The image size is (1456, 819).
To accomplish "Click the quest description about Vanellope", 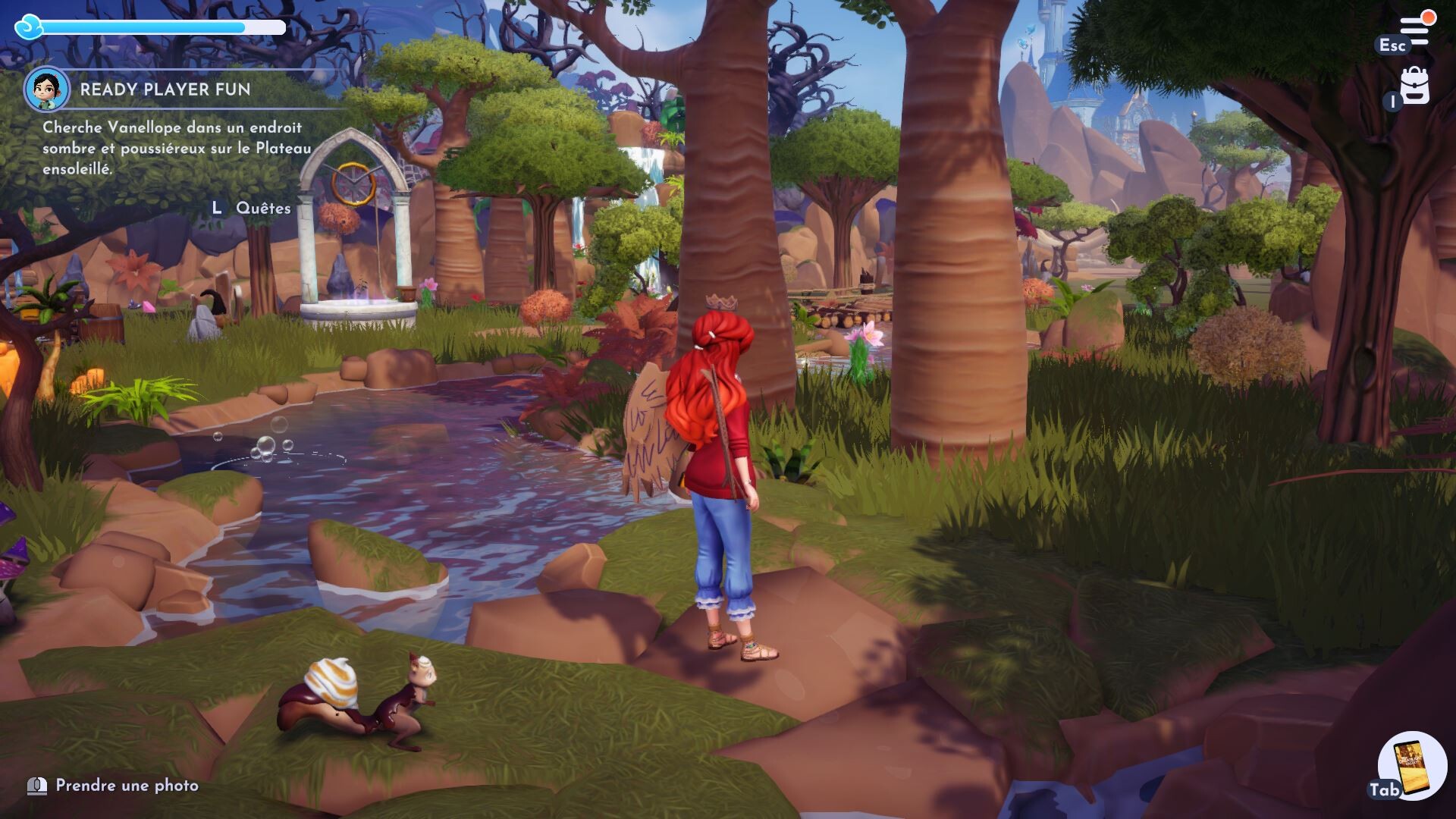I will 174,149.
